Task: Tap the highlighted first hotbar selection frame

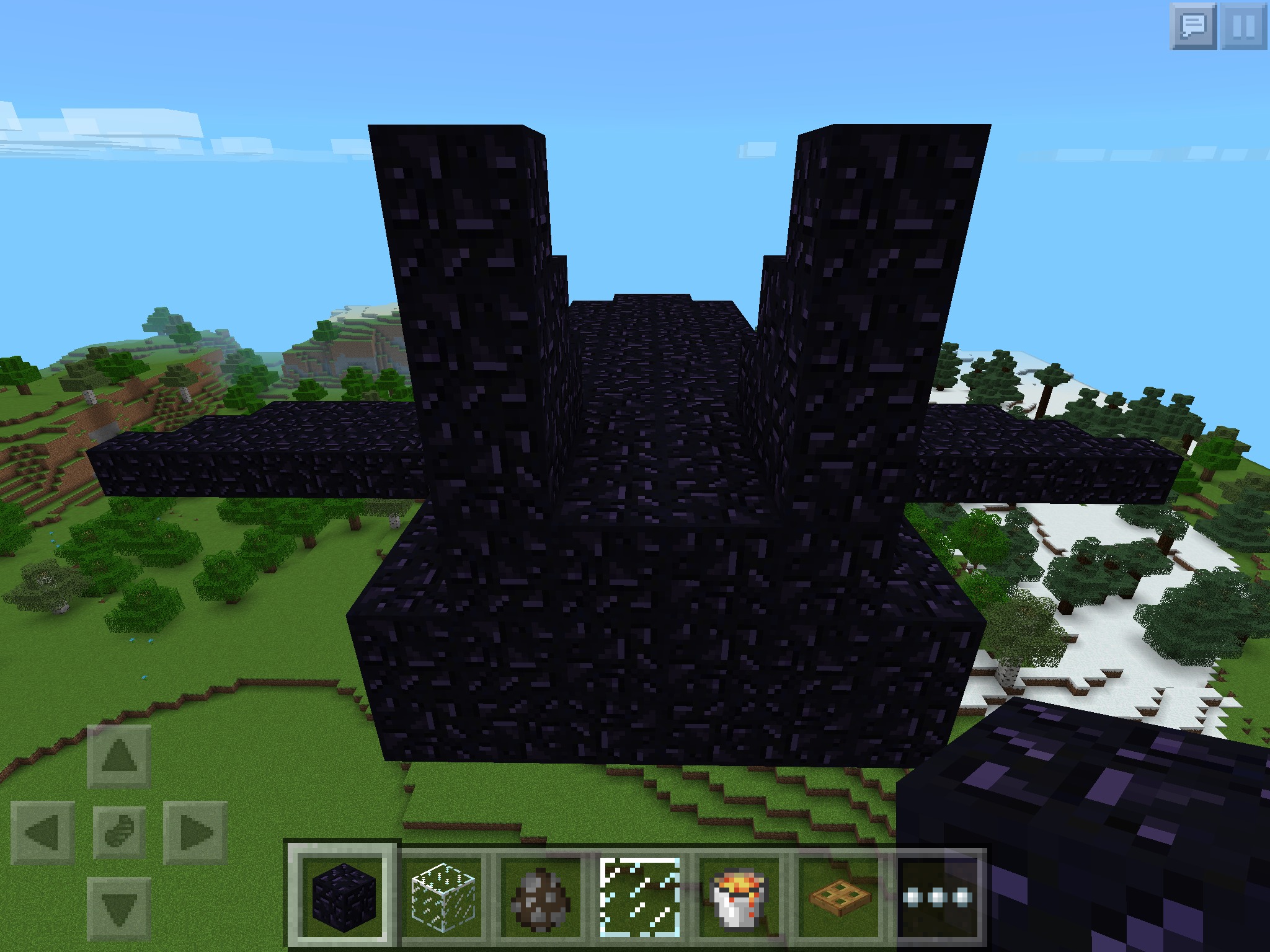Action: [x=340, y=897]
